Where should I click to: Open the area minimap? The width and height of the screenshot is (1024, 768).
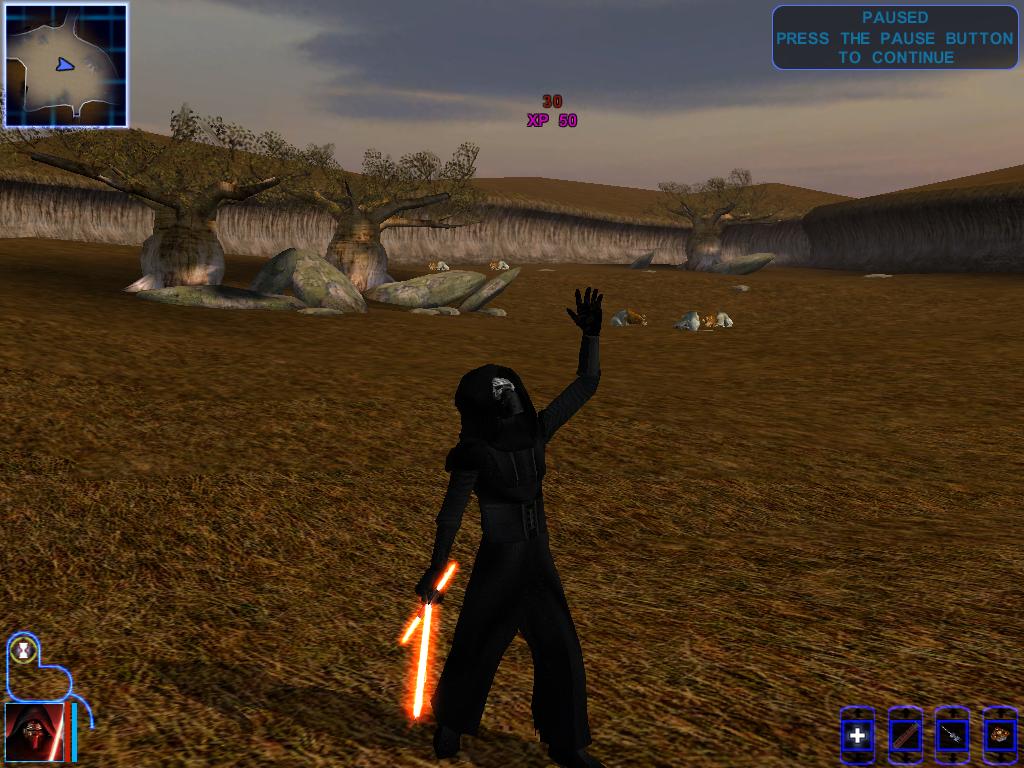pos(66,66)
